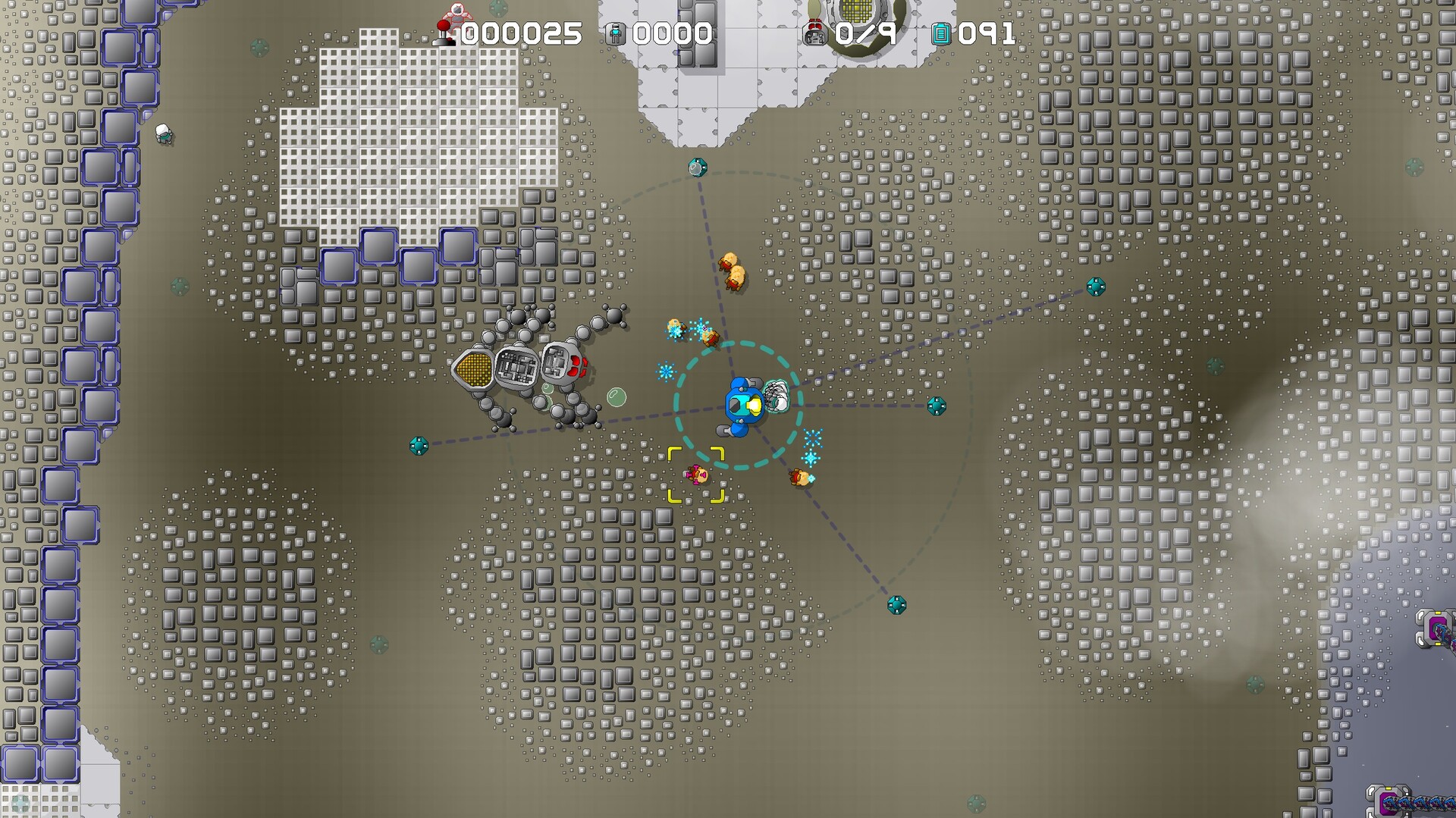Click the pair of brown creatures above the player

[733, 270]
